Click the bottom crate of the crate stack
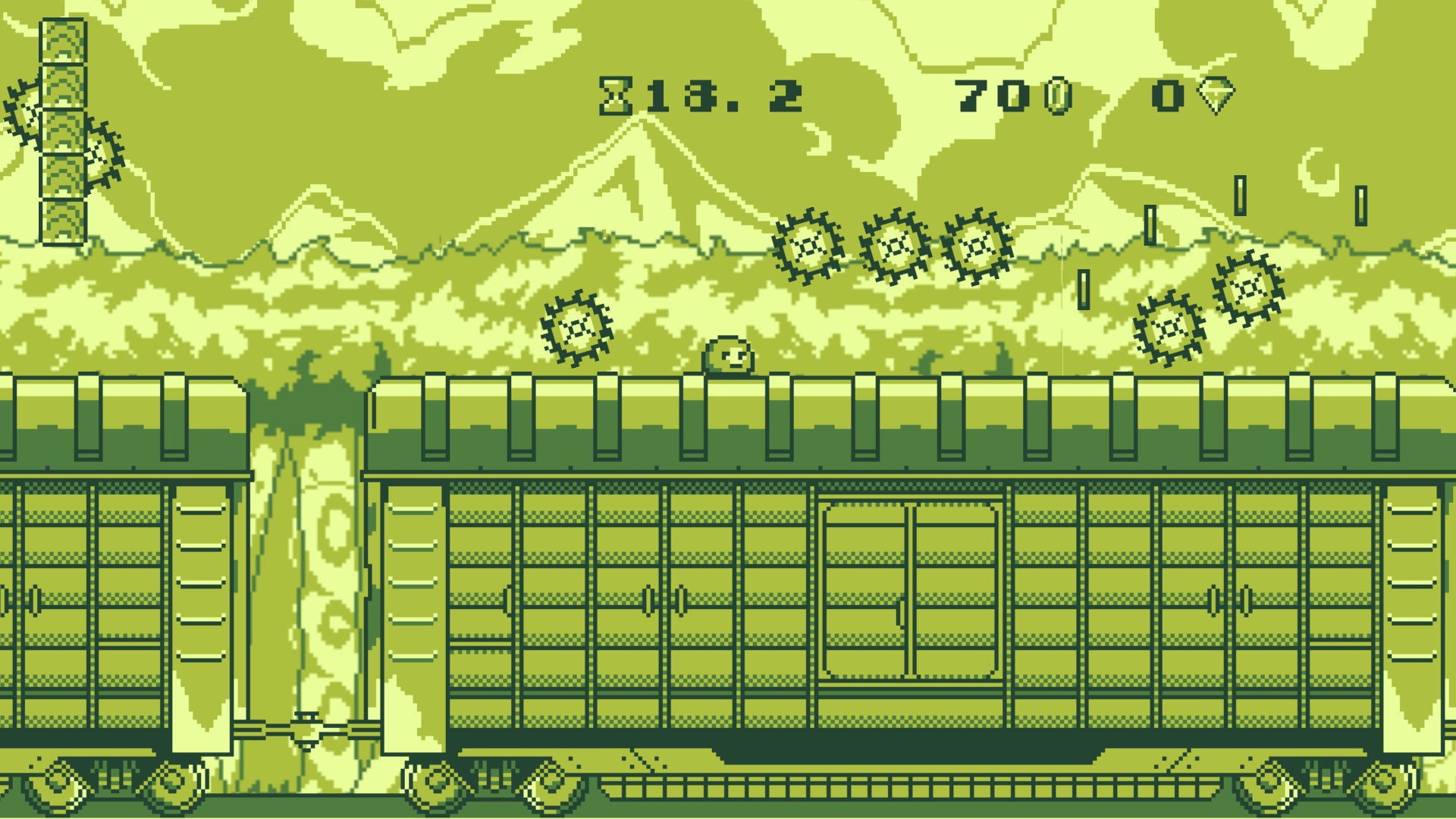1456x819 pixels. coord(64,220)
